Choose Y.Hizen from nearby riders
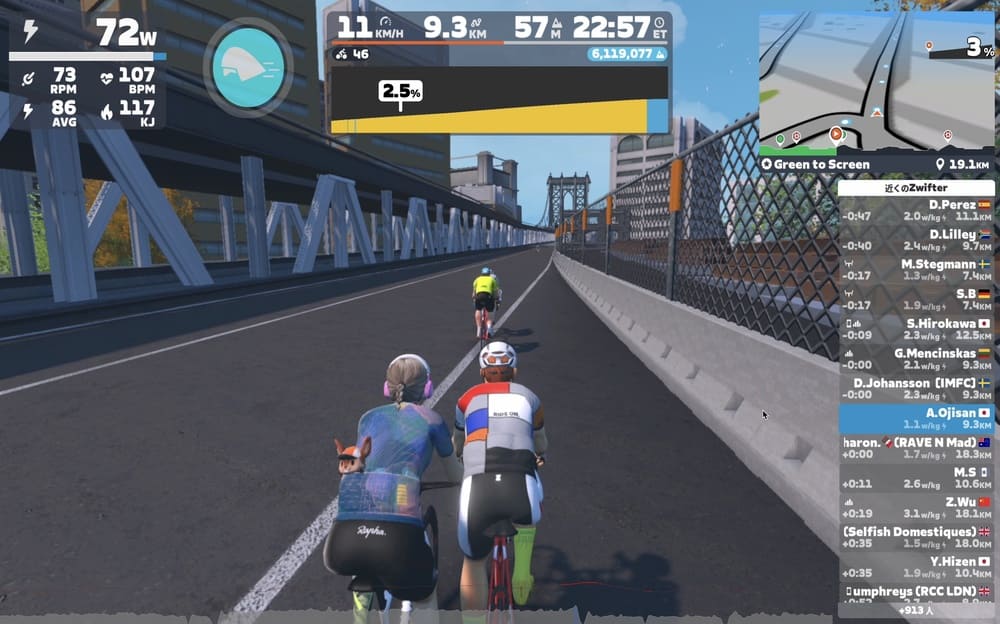This screenshot has height=624, width=1000. [916, 567]
